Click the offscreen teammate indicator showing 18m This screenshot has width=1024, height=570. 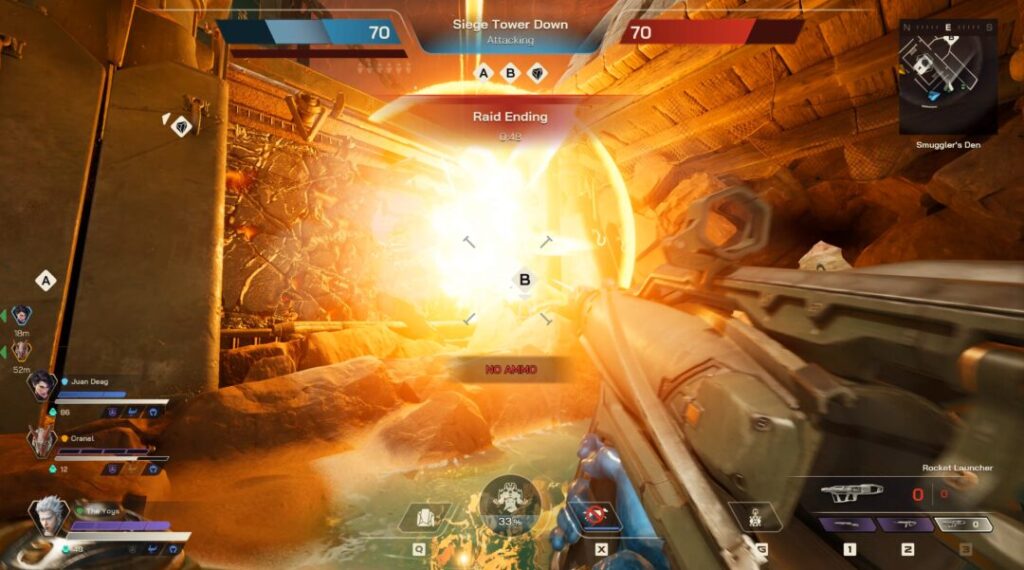coord(22,315)
